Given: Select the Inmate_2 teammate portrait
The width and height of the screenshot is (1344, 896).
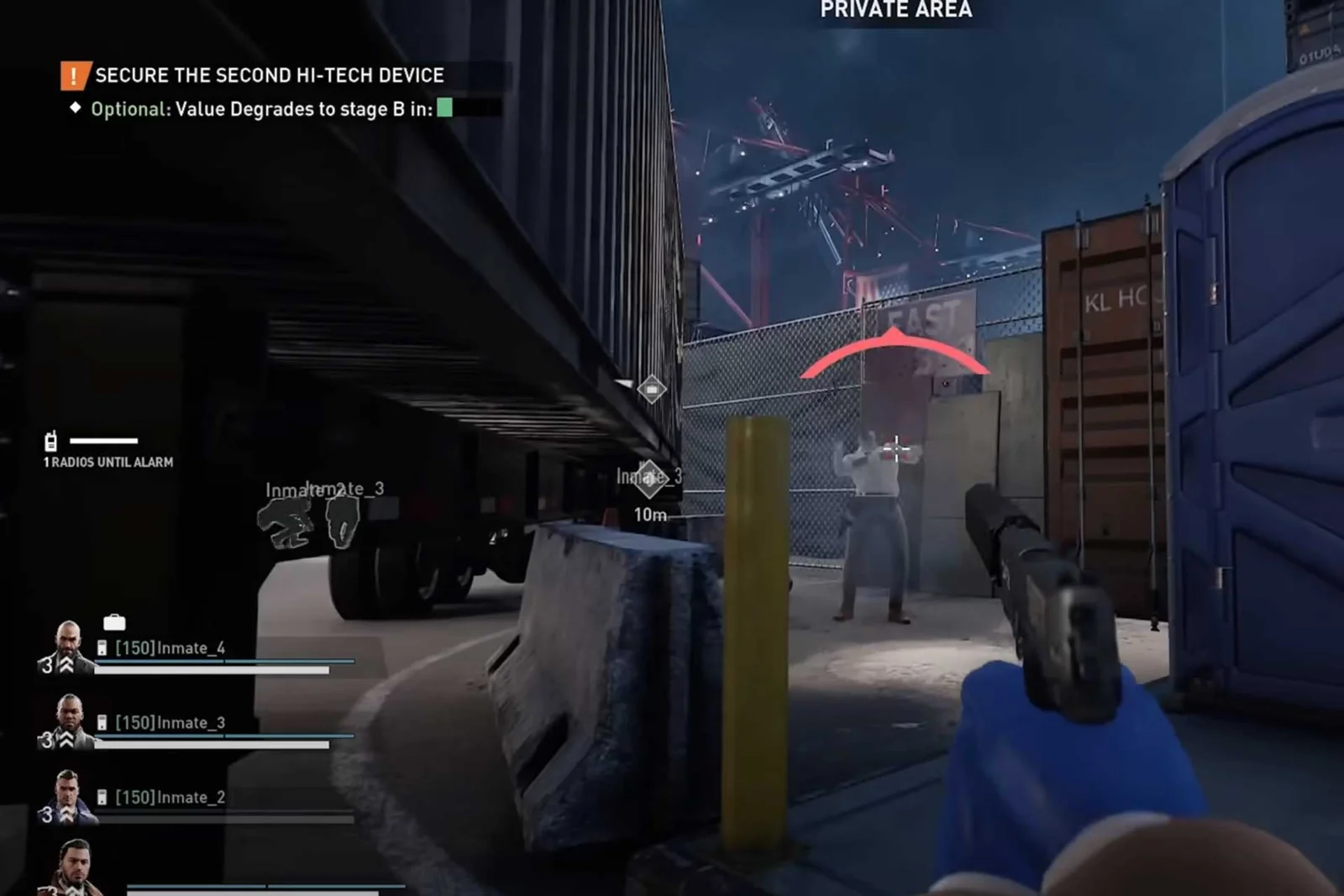Looking at the screenshot, I should click(68, 795).
